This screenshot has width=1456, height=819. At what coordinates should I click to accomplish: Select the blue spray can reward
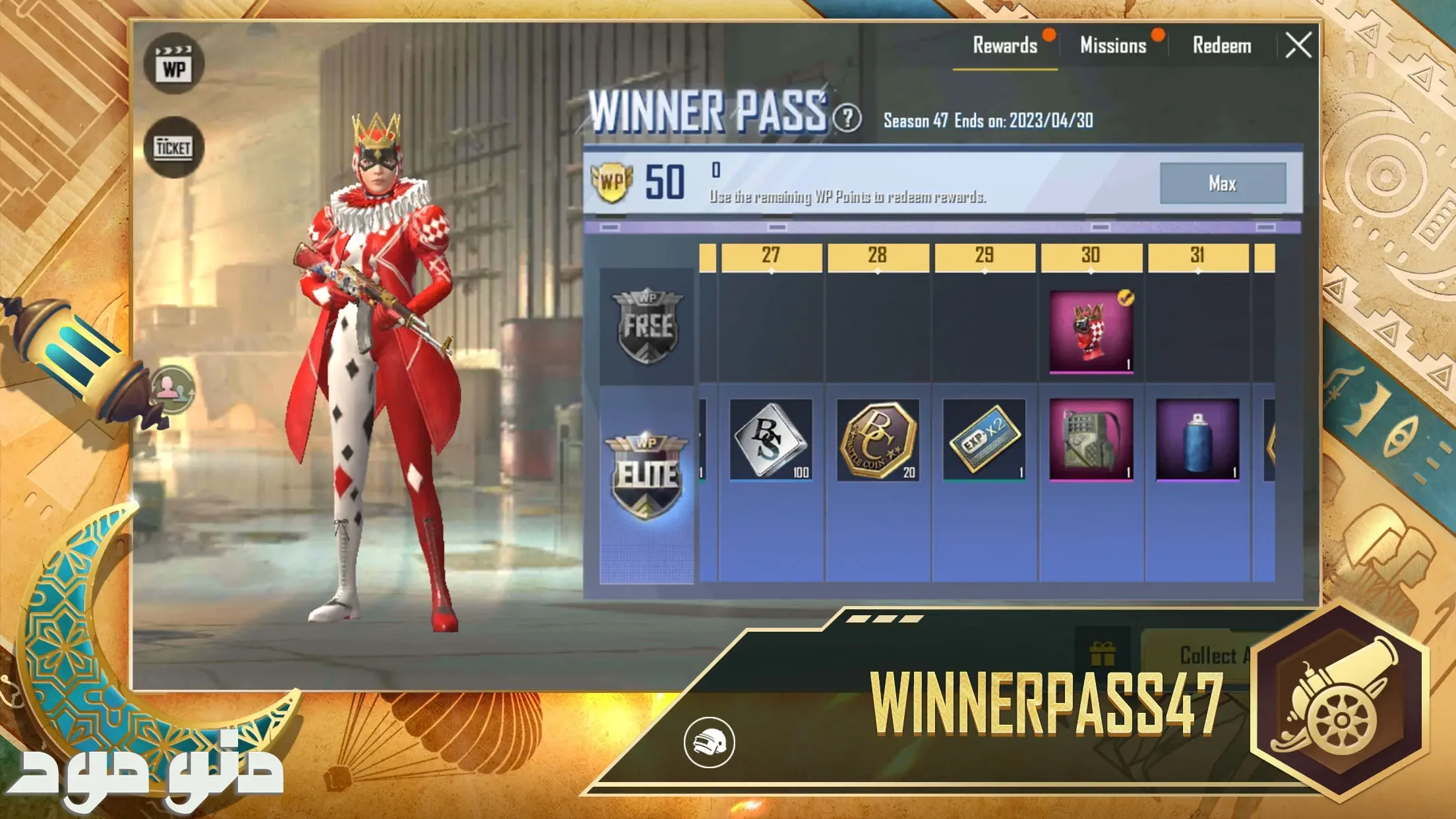point(1198,439)
